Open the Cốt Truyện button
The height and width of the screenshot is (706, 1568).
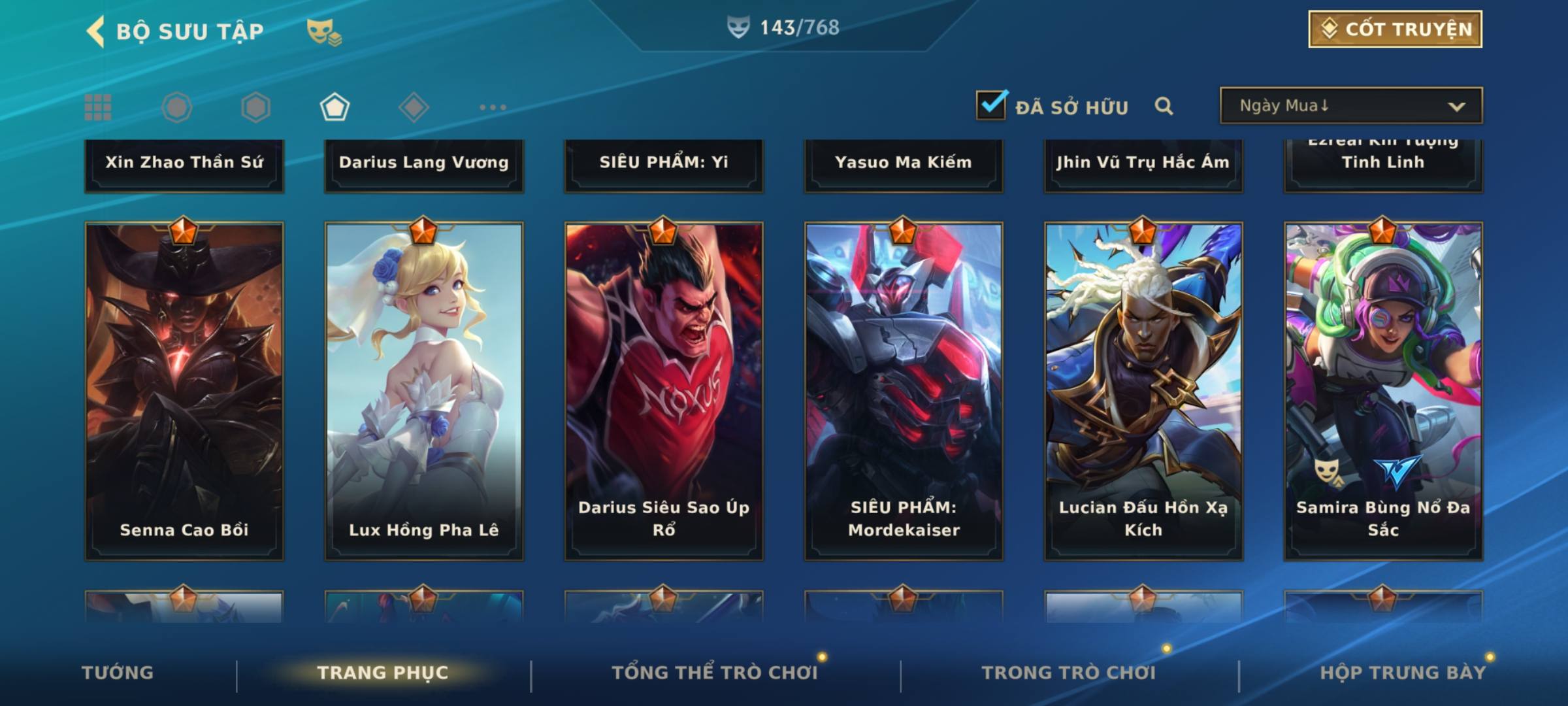(x=1395, y=29)
